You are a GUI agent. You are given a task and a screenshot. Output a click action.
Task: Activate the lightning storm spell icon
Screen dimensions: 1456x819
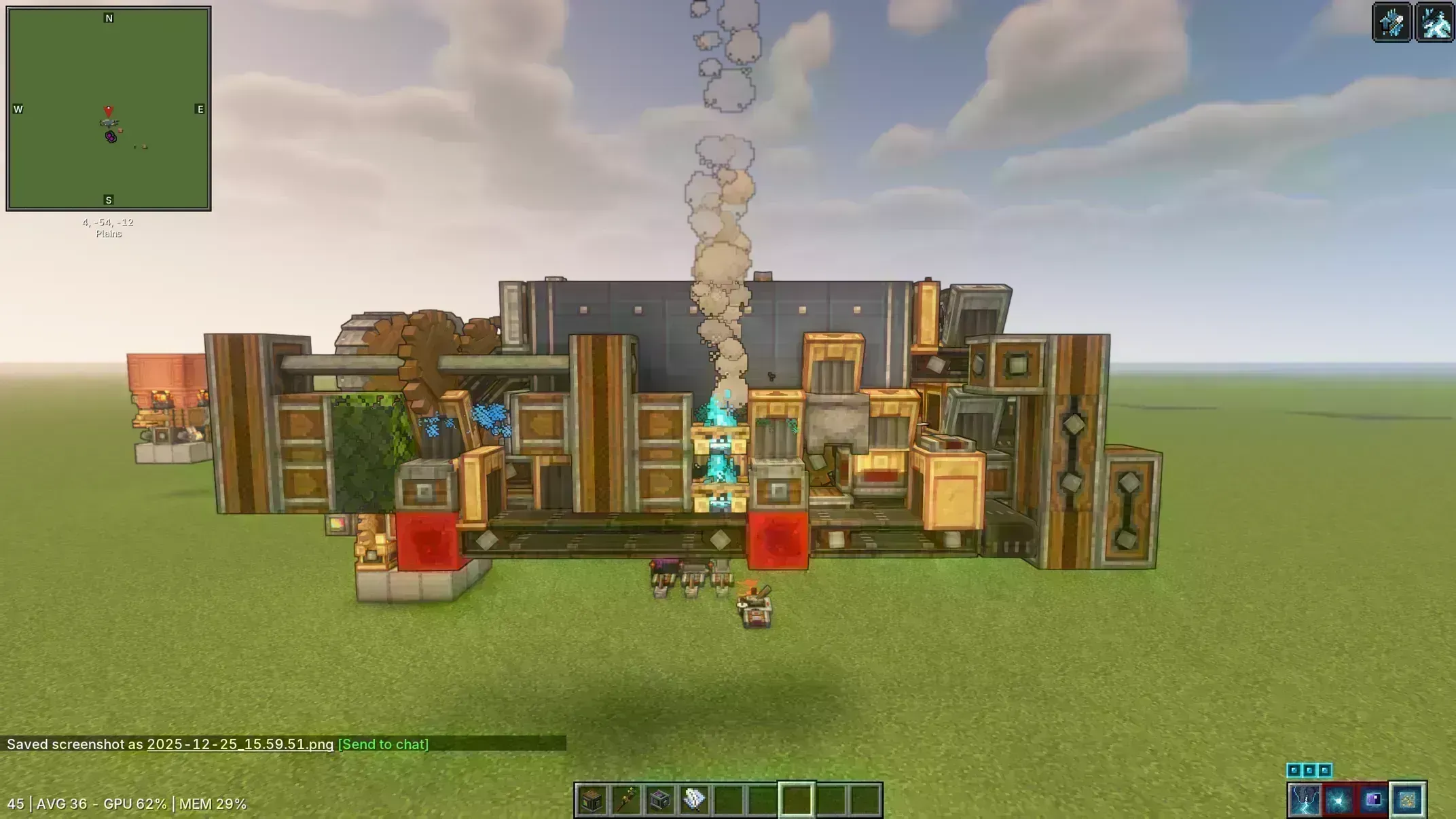[1305, 801]
